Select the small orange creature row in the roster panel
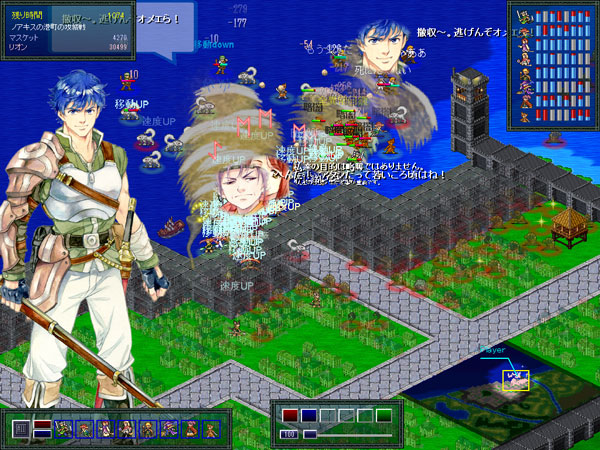600x450 pixels. [524, 116]
